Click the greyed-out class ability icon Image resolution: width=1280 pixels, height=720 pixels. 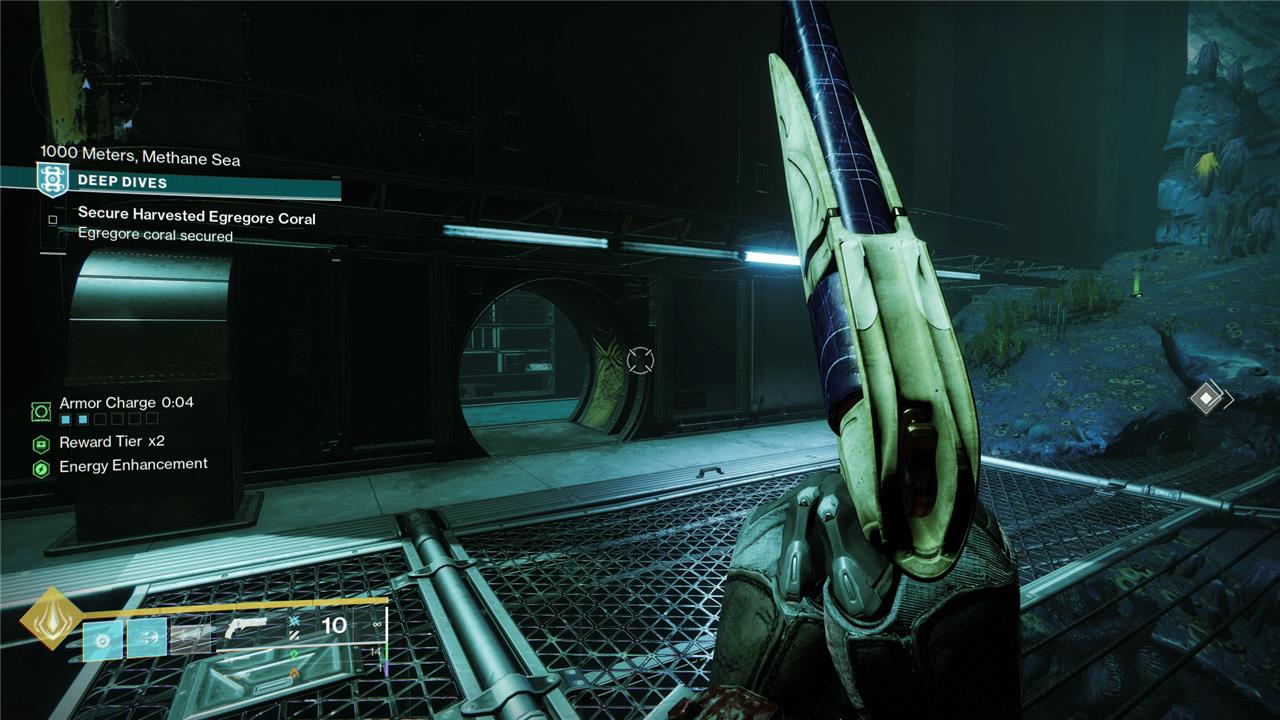click(x=190, y=638)
